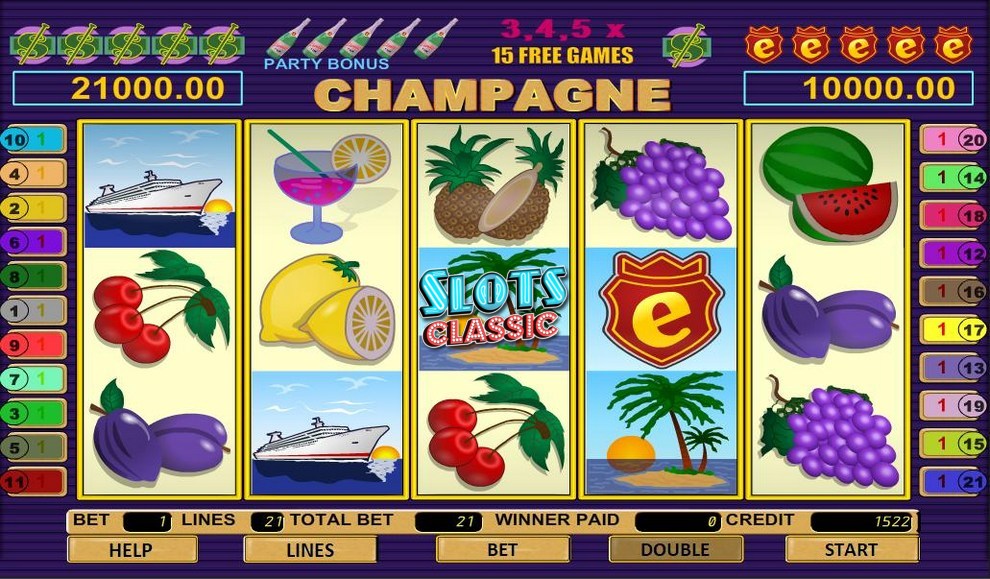Pick the payline 21 marker
Screen dimensions: 990x579
click(954, 482)
